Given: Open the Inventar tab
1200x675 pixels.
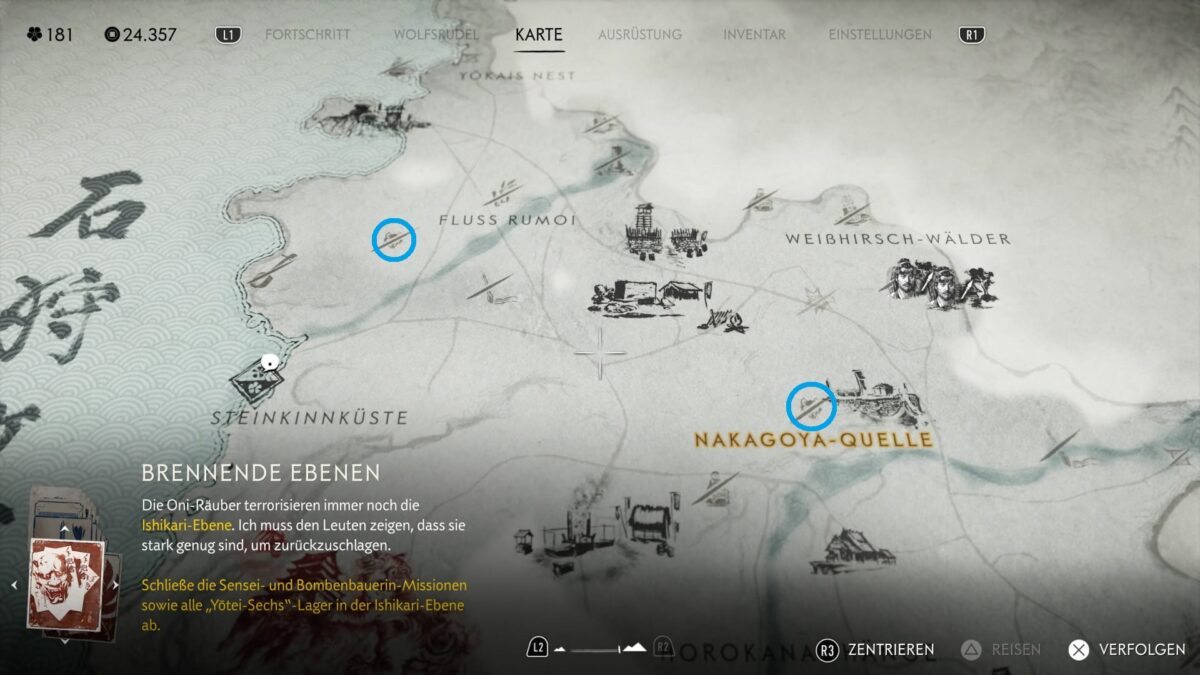Looking at the screenshot, I should pyautogui.click(x=755, y=35).
